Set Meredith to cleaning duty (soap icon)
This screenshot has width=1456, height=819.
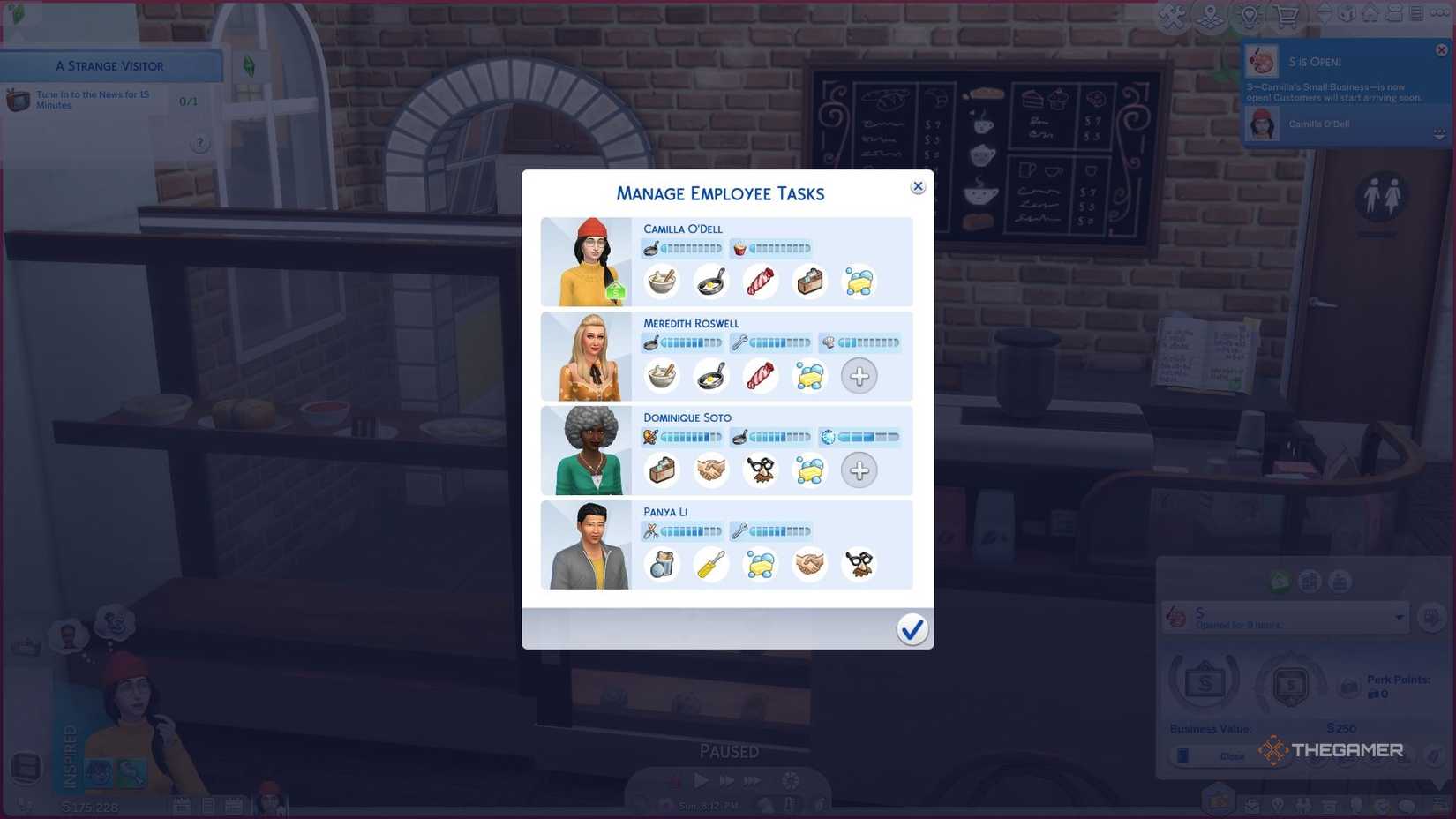pos(809,376)
